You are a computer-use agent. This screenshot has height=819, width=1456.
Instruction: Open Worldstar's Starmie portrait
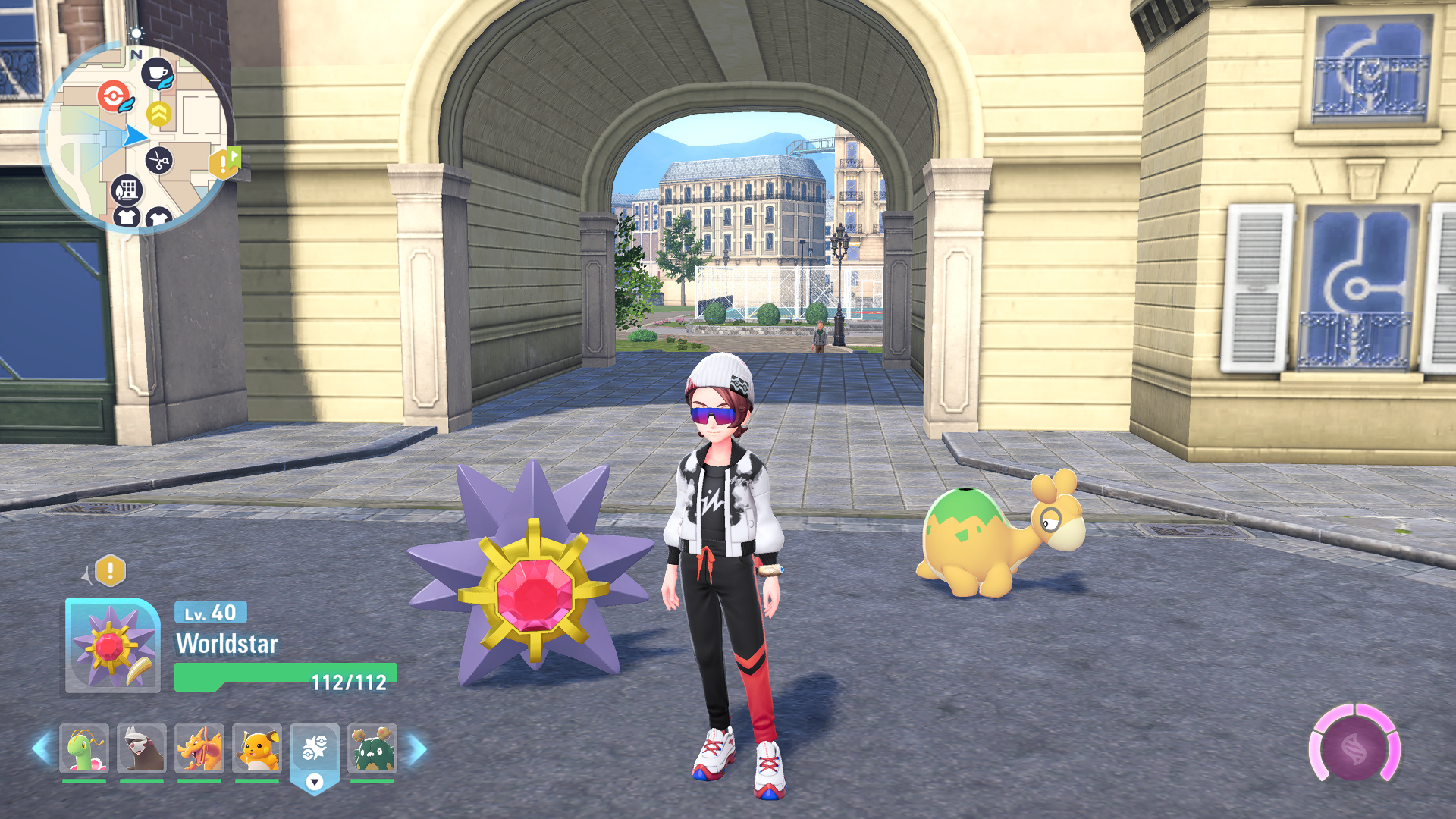pyautogui.click(x=112, y=645)
